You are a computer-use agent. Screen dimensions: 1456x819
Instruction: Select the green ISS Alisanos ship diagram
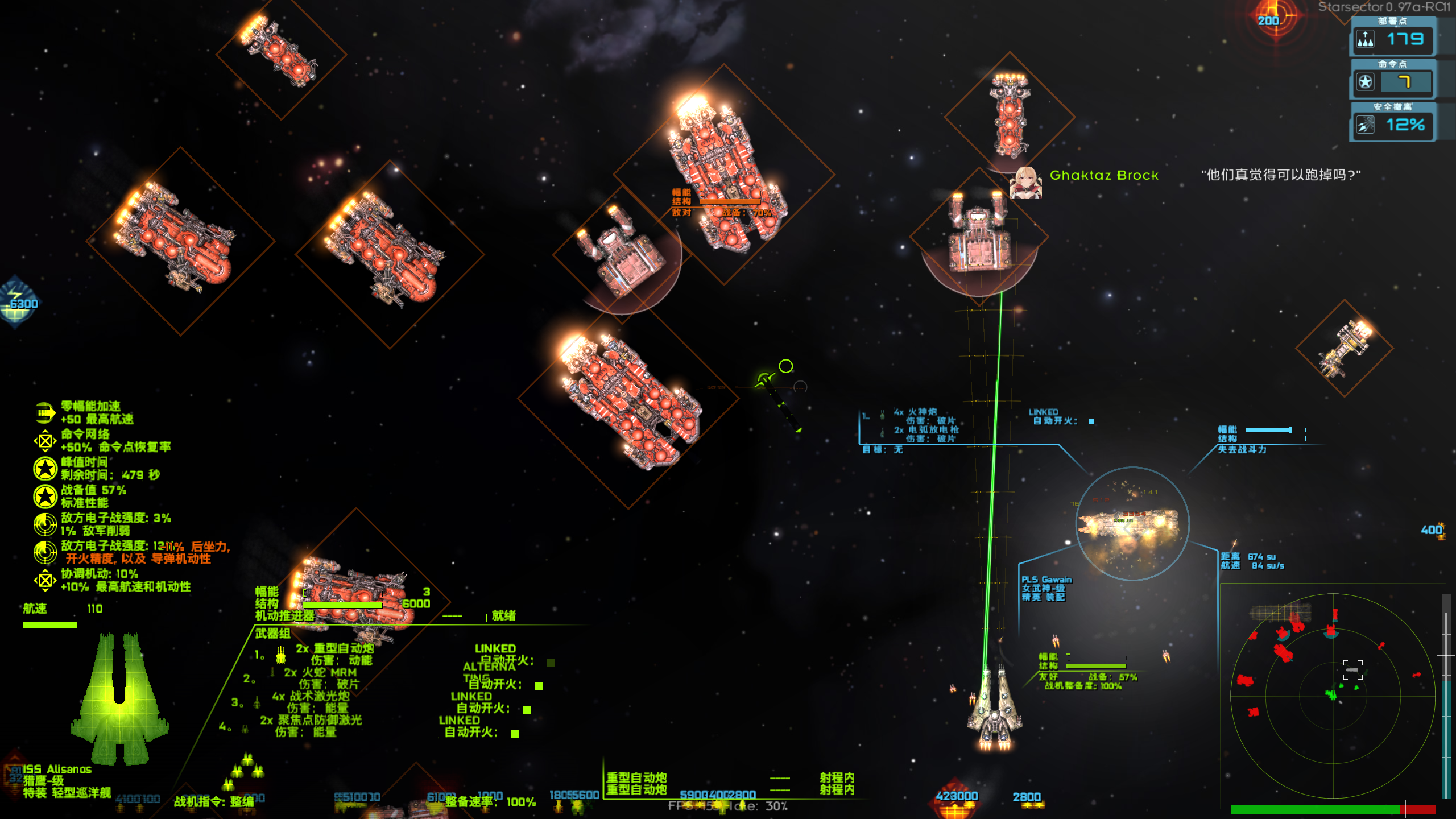tap(119, 698)
